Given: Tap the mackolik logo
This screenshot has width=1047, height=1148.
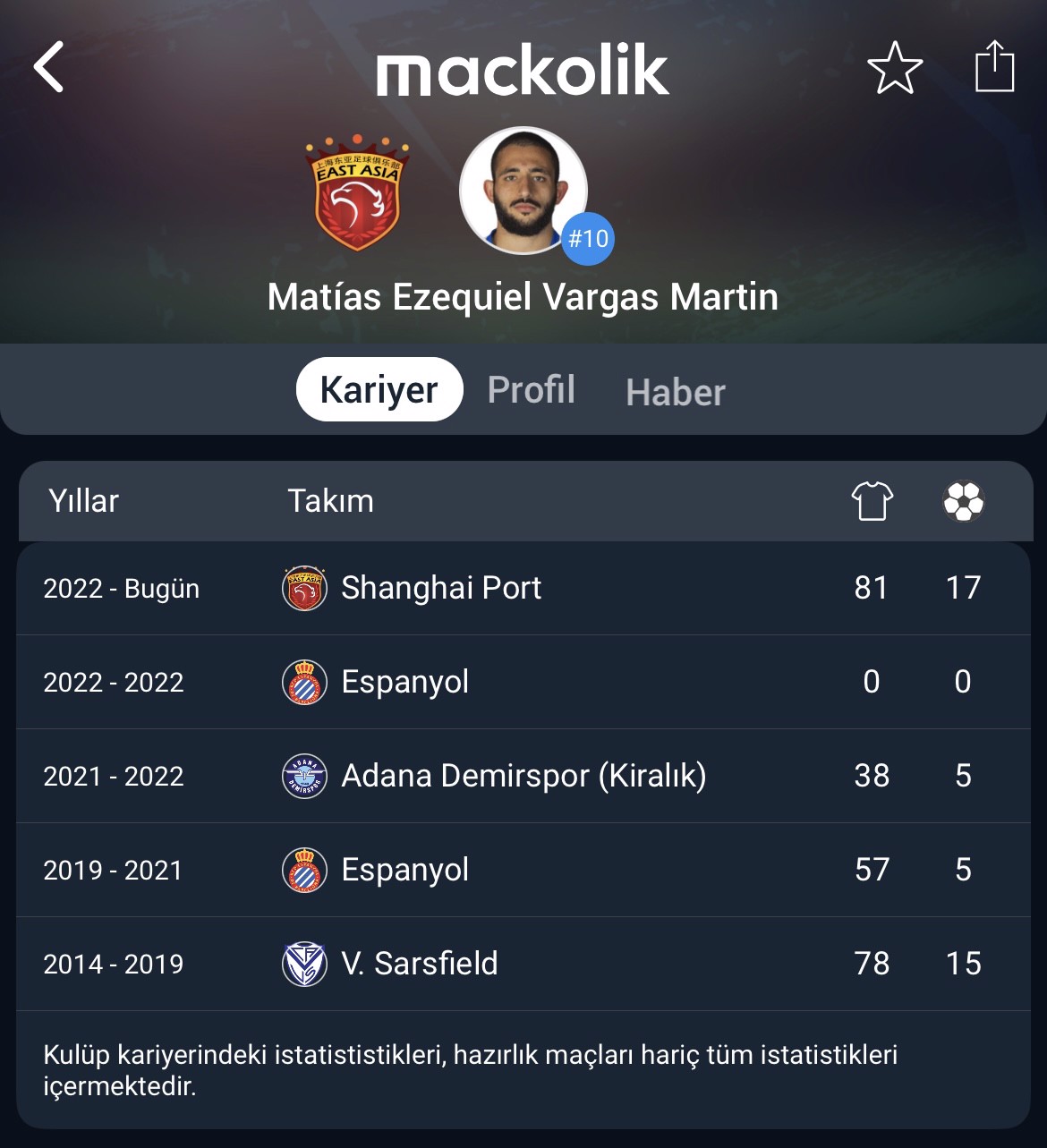Looking at the screenshot, I should click(x=523, y=71).
